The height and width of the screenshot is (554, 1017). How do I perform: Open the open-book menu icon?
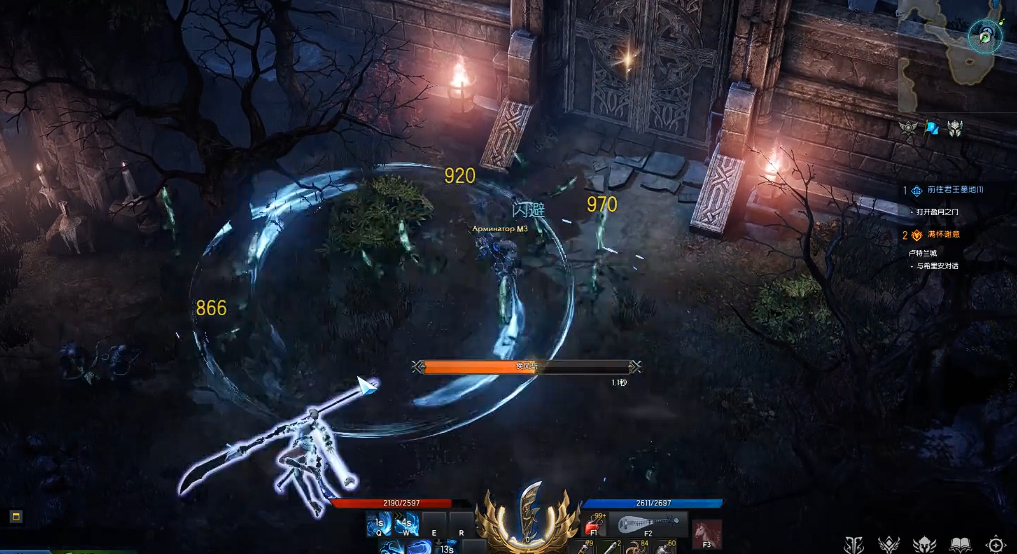[x=960, y=544]
